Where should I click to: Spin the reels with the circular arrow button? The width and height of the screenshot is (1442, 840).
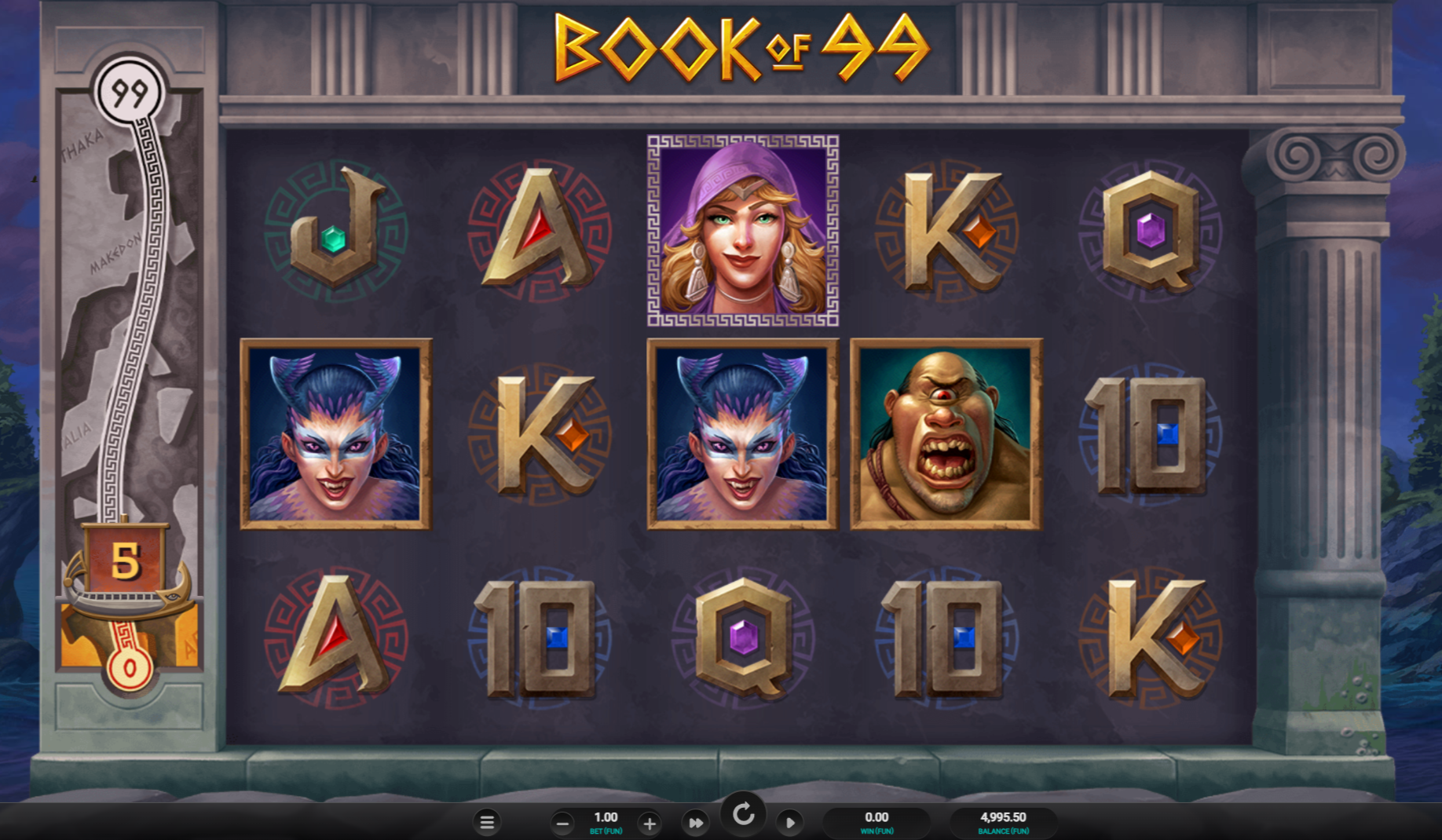tap(743, 815)
